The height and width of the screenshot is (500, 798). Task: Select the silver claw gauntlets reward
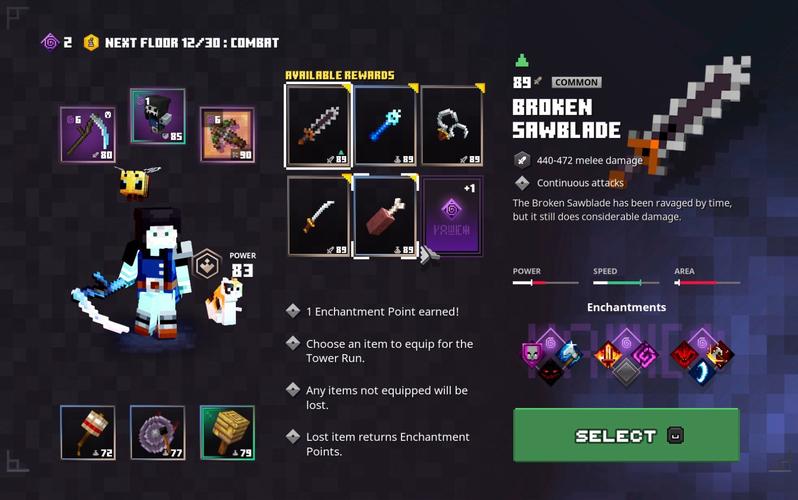coord(452,125)
